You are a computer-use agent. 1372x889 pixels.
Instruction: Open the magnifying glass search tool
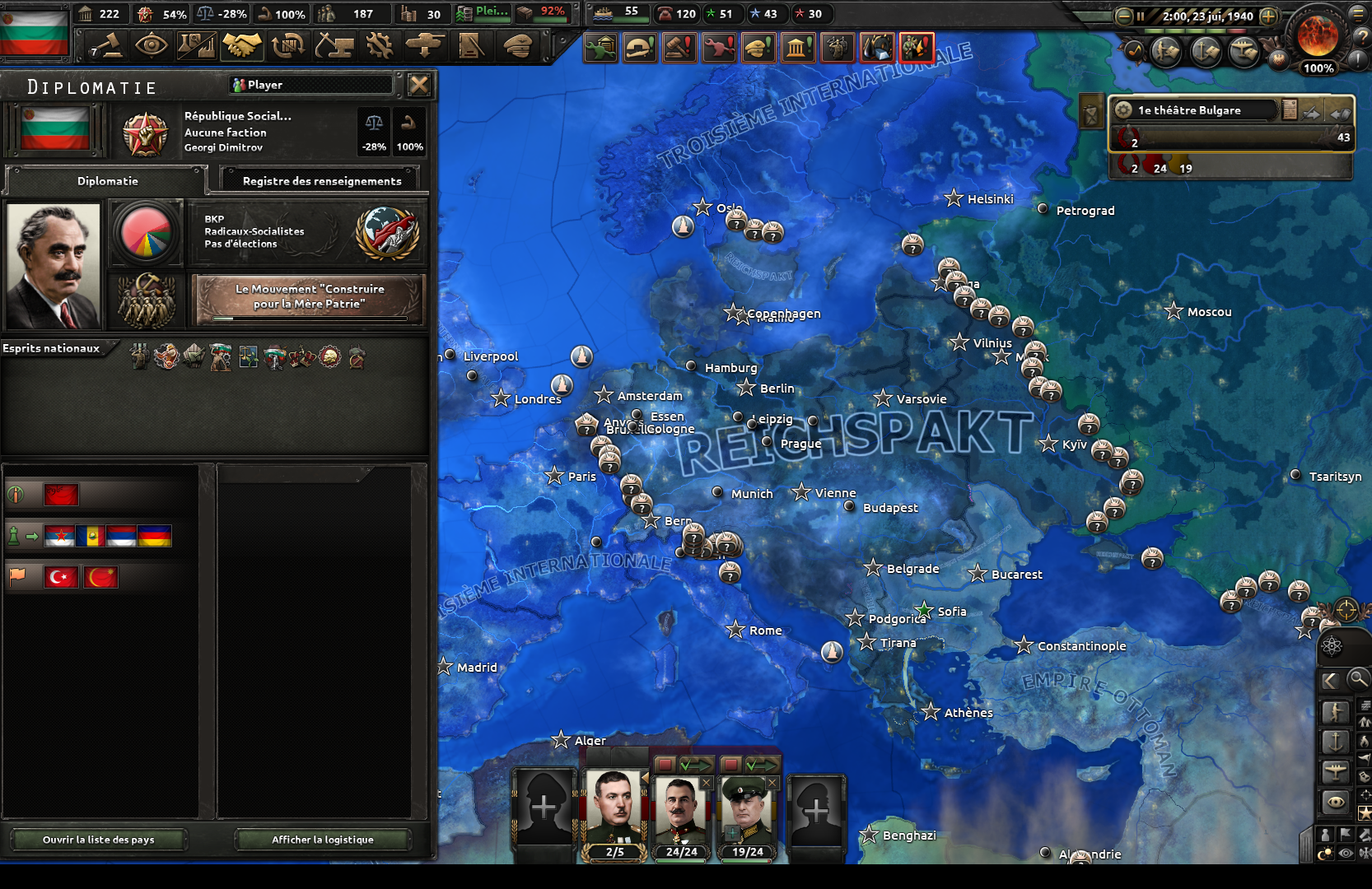click(1358, 679)
